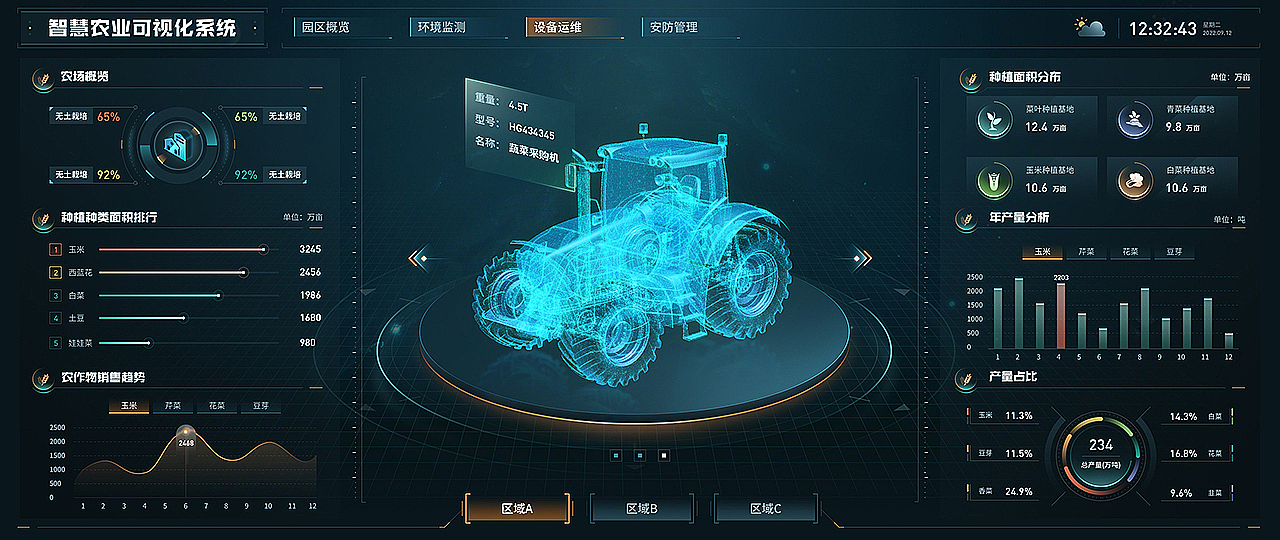Screen dimensions: 1280x540
Task: Switch to the 环境监测 tab
Action: [x=441, y=28]
